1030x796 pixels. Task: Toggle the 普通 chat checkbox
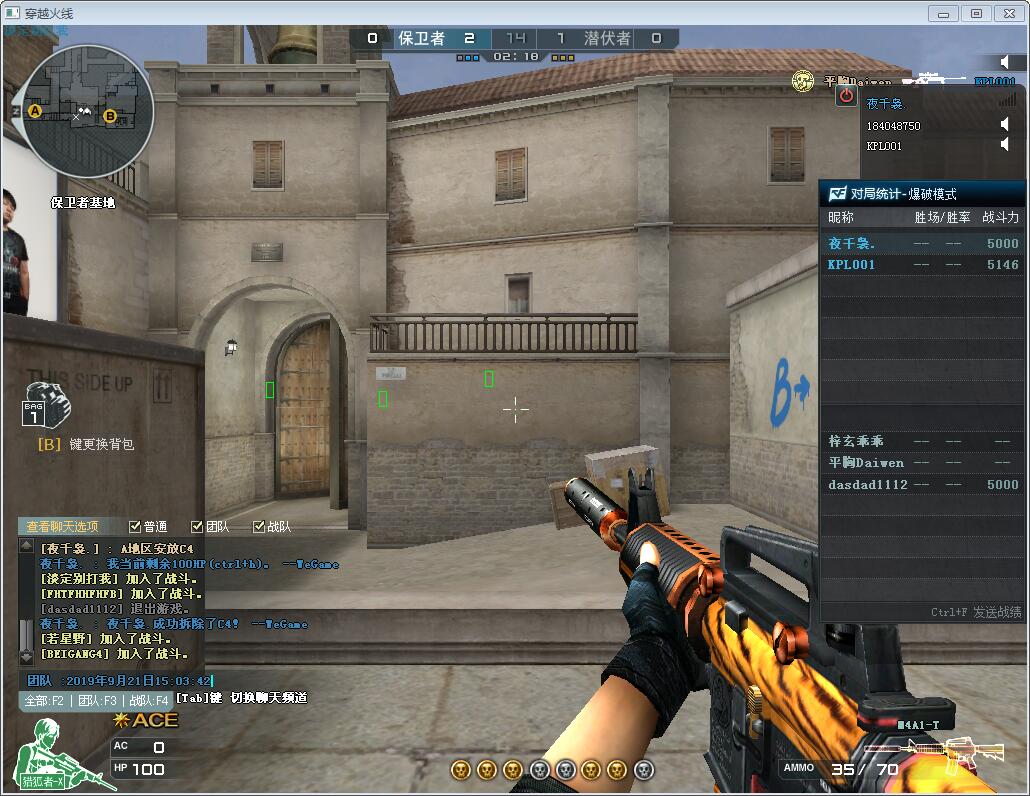click(x=136, y=526)
